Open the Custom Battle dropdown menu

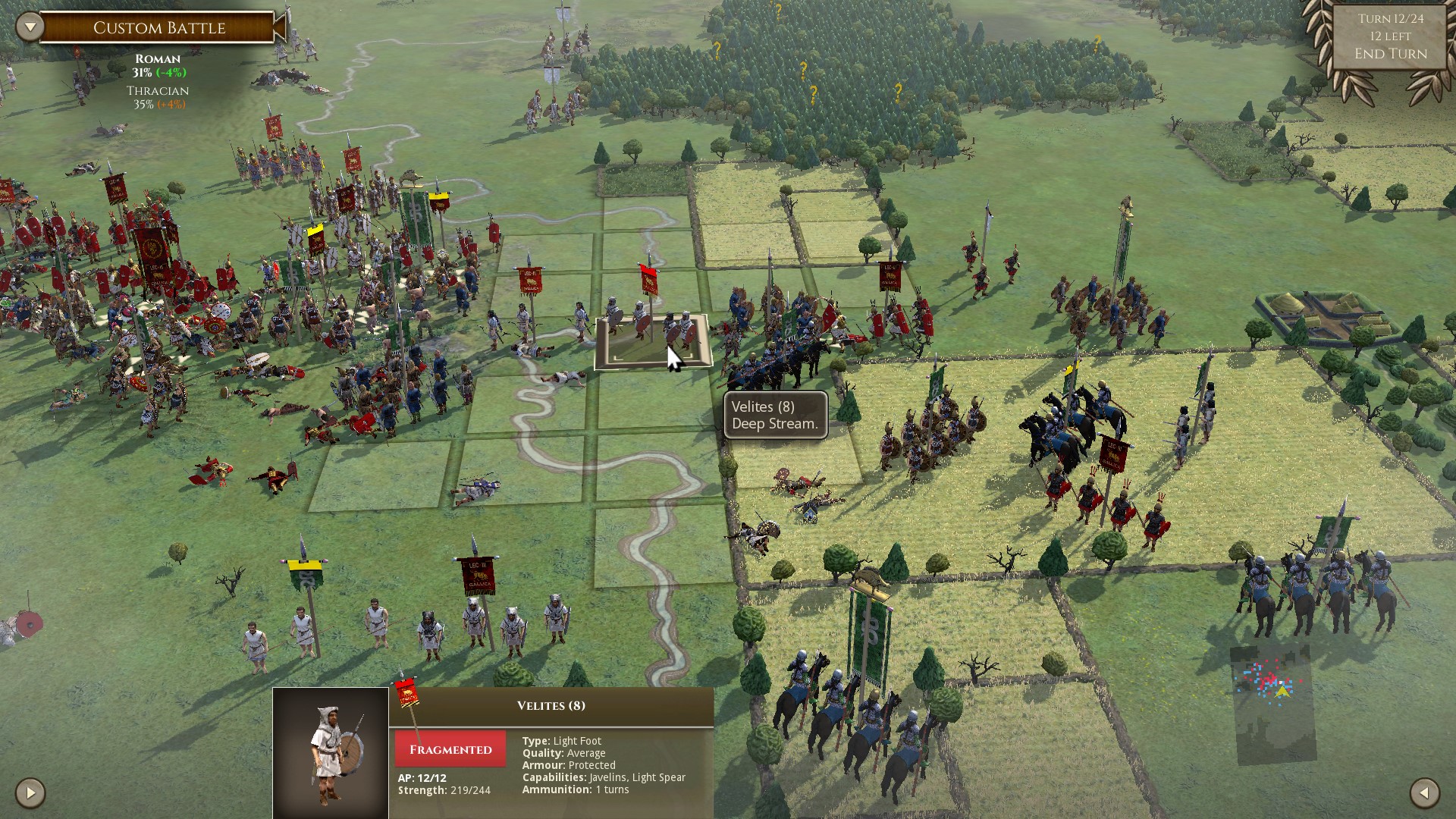point(30,27)
